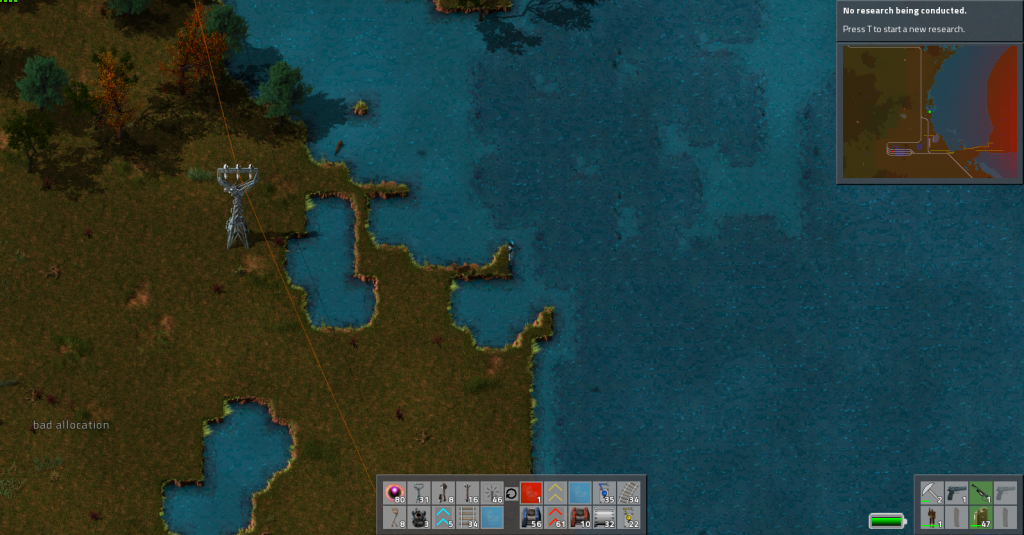Open the minimap in the top-right corner
Viewport: 1024px width, 535px height.
click(x=929, y=112)
